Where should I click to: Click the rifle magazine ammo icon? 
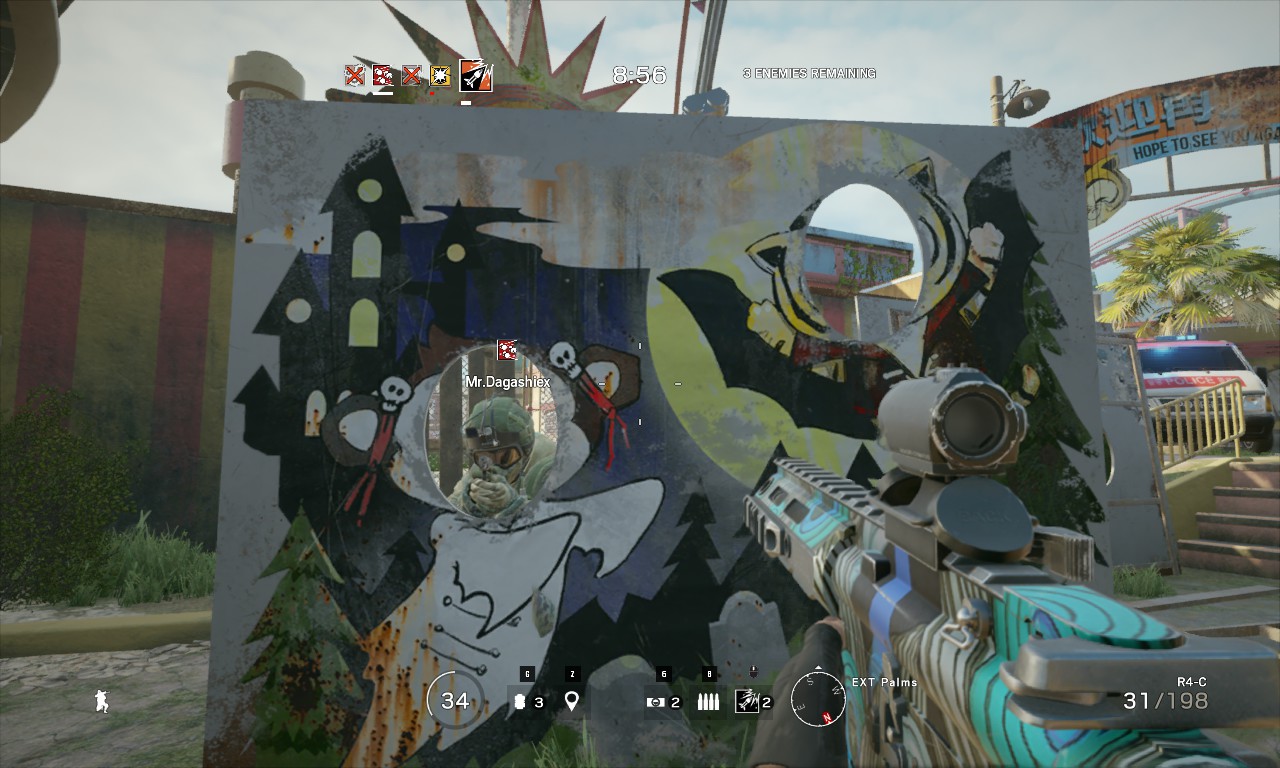pos(708,702)
